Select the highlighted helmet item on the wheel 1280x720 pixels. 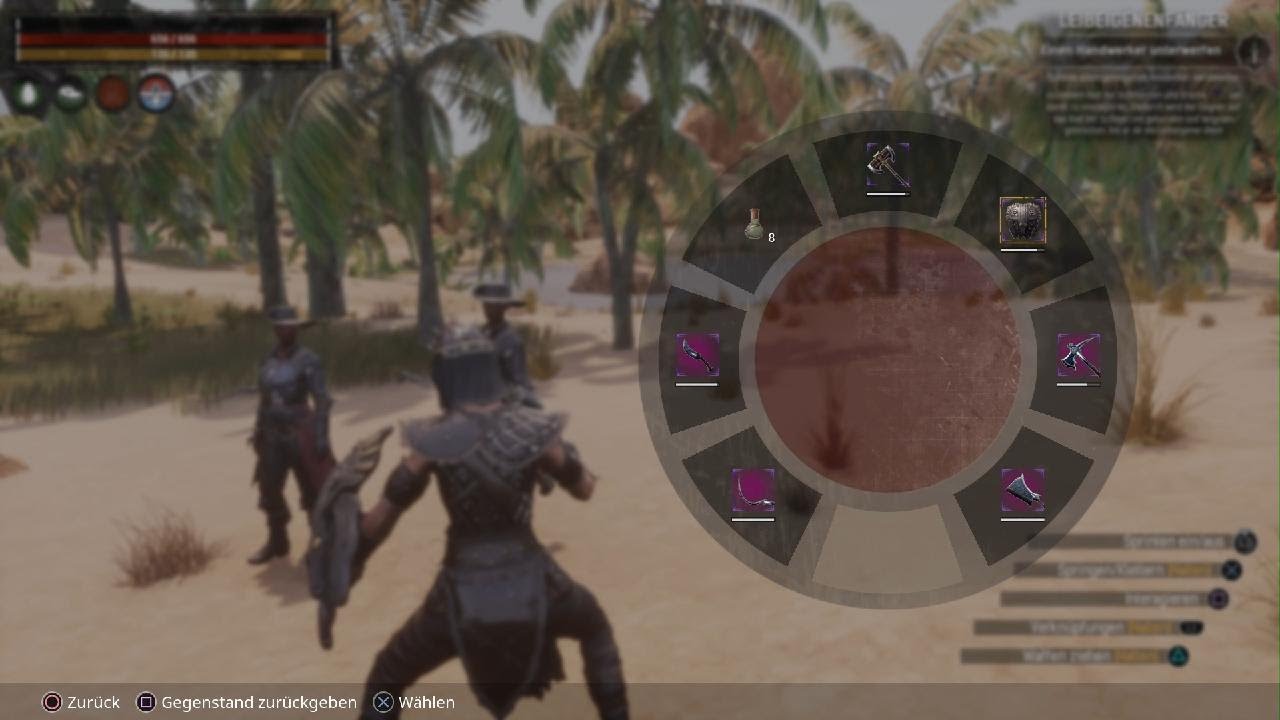(x=1022, y=222)
